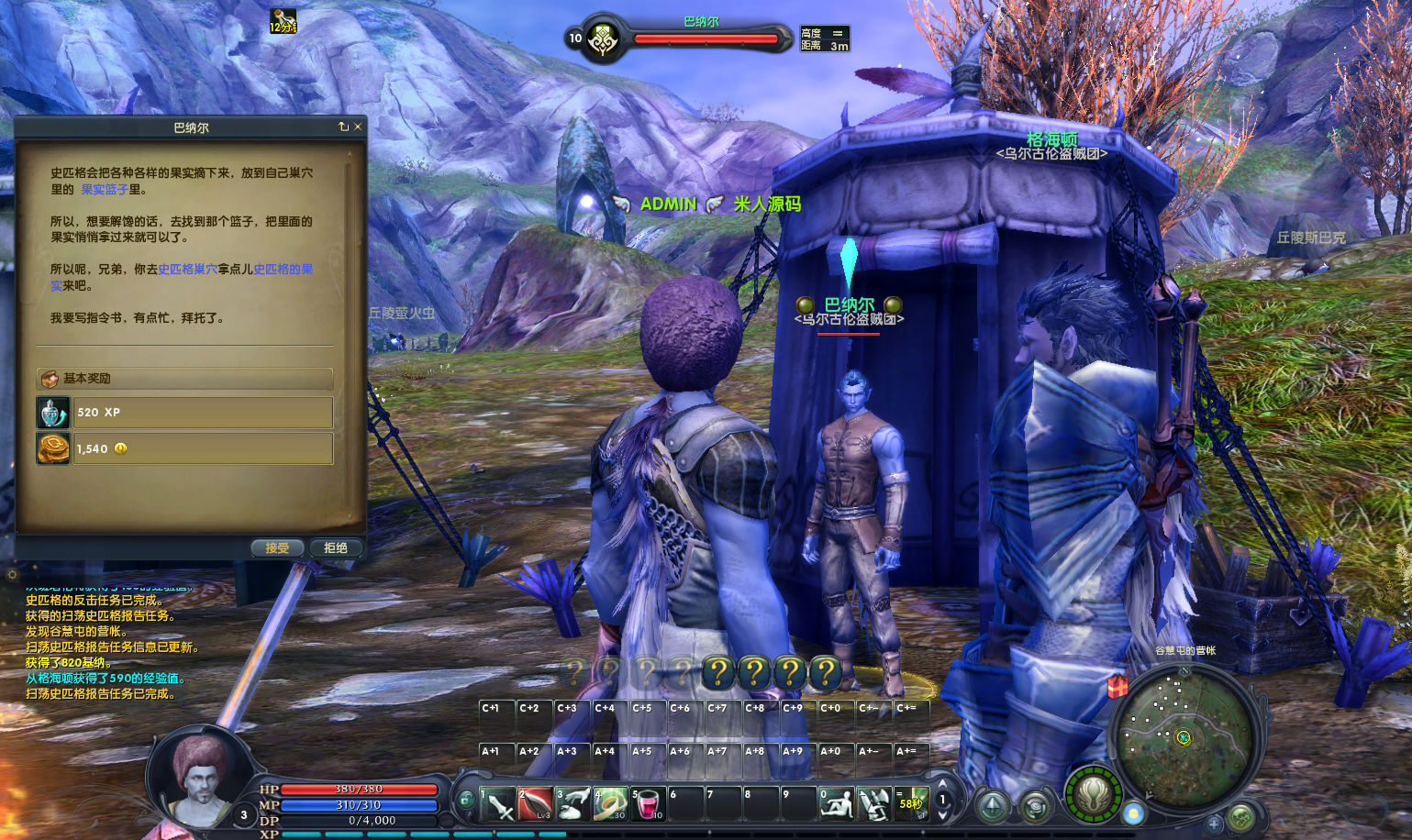Image resolution: width=1412 pixels, height=840 pixels.
Task: Click the 果实篮子 link in the quest text
Action: pyautogui.click(x=105, y=189)
